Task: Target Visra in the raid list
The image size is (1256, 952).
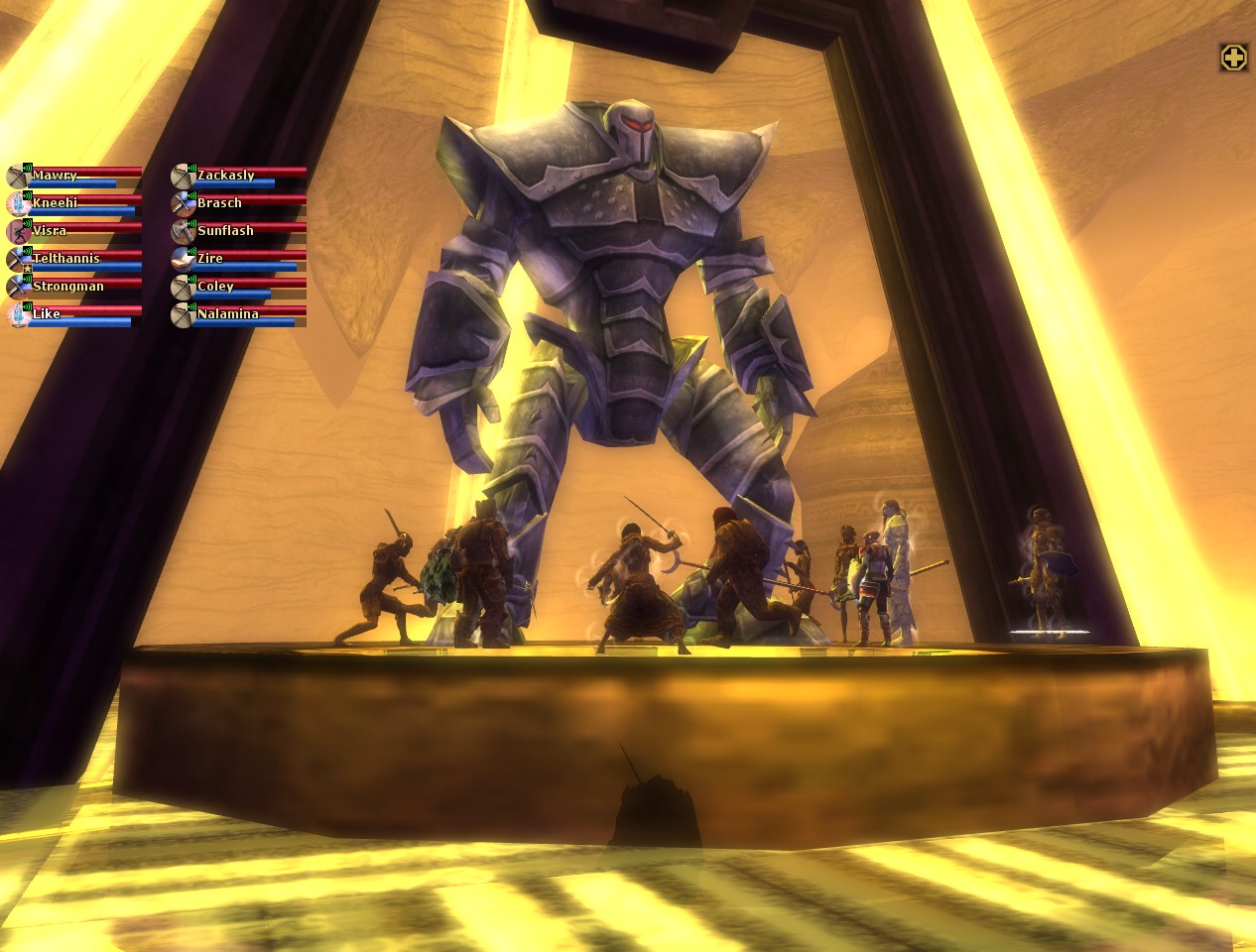Action: tap(74, 232)
